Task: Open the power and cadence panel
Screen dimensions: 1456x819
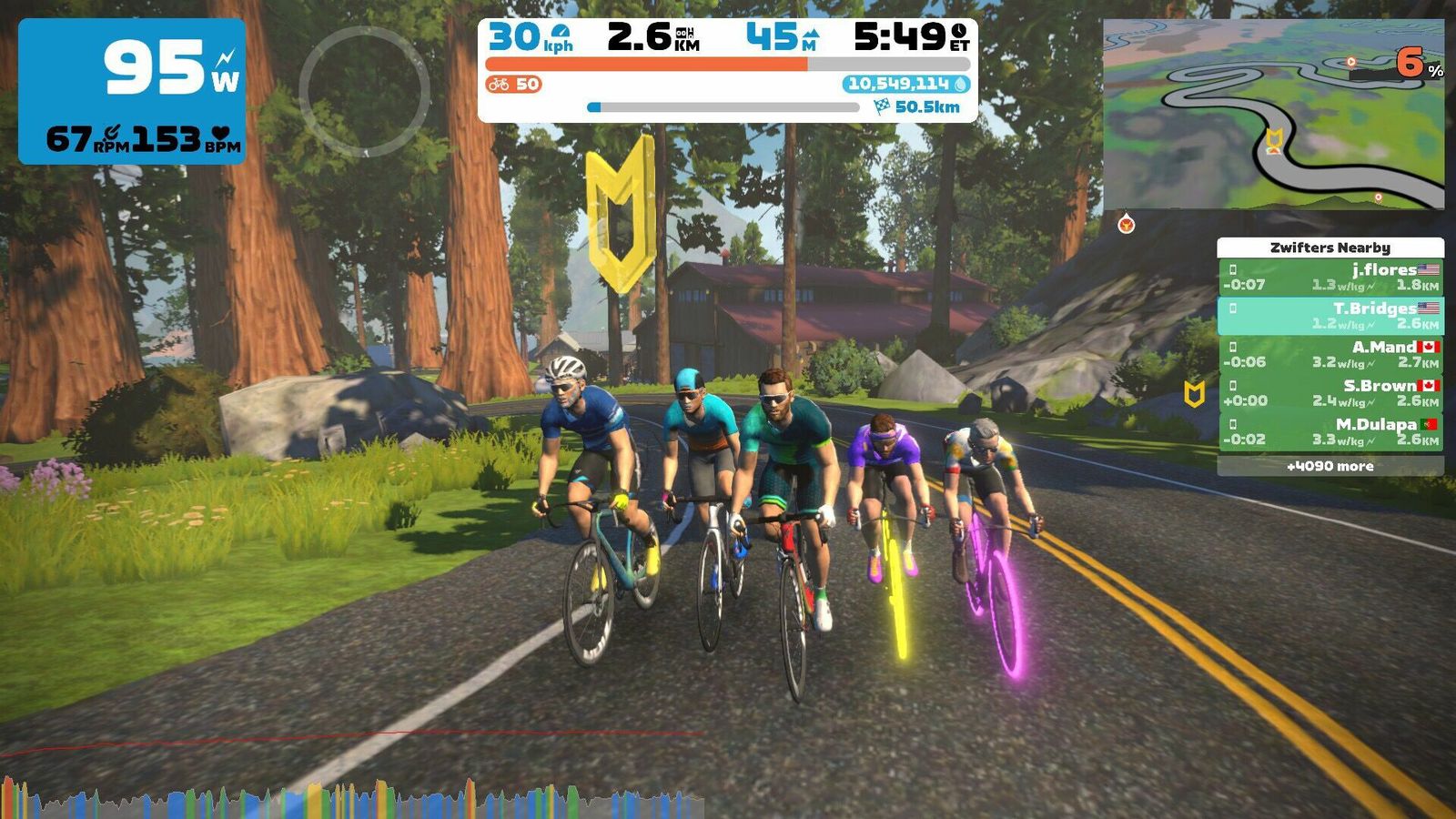Action: (x=132, y=91)
